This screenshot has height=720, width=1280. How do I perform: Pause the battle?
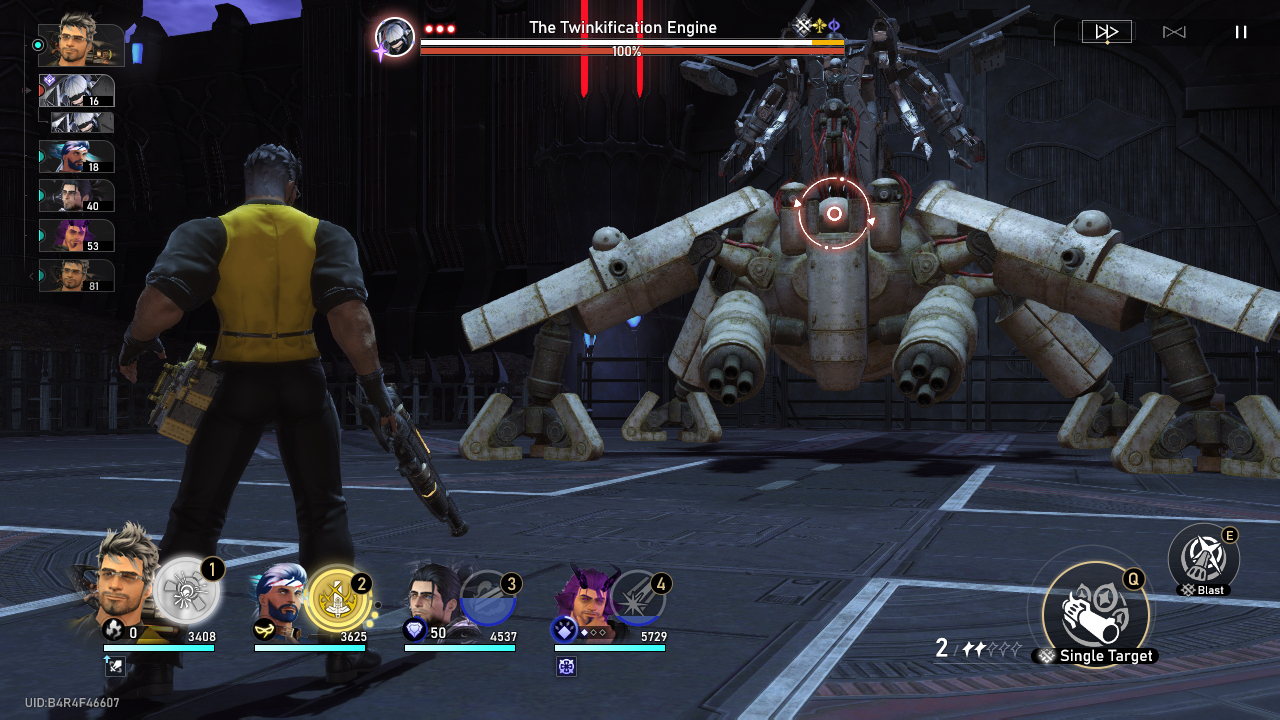[x=1241, y=32]
